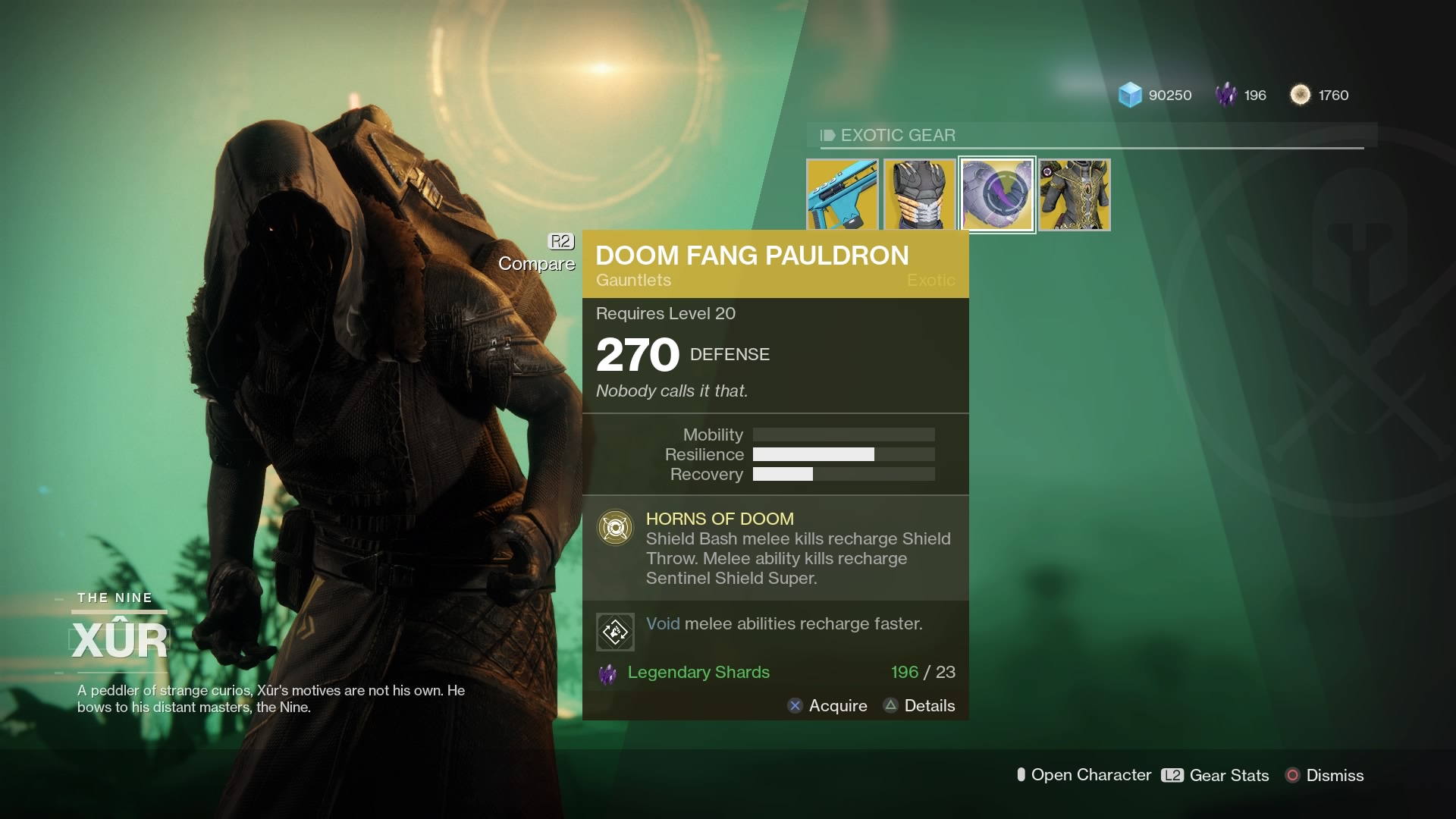Select the Doom Fang Pauldron item
This screenshot has width=1456, height=819.
(x=996, y=194)
